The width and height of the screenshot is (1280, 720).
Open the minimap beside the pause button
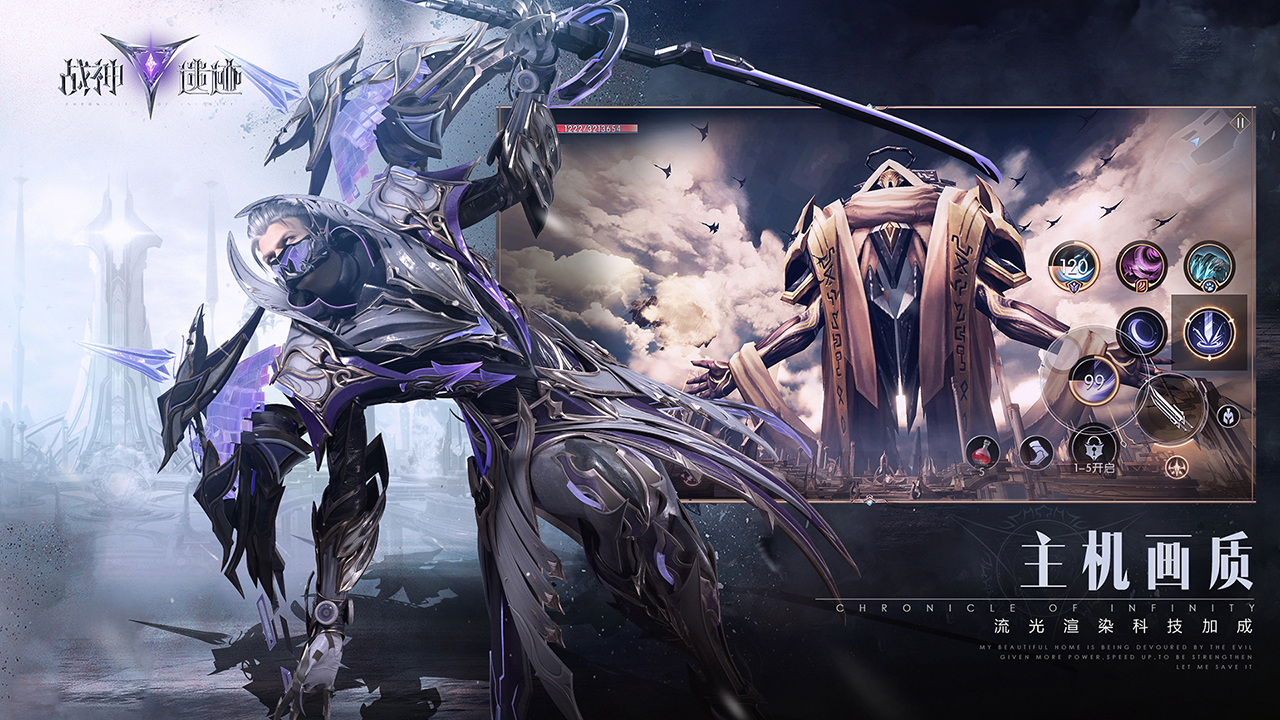1198,143
